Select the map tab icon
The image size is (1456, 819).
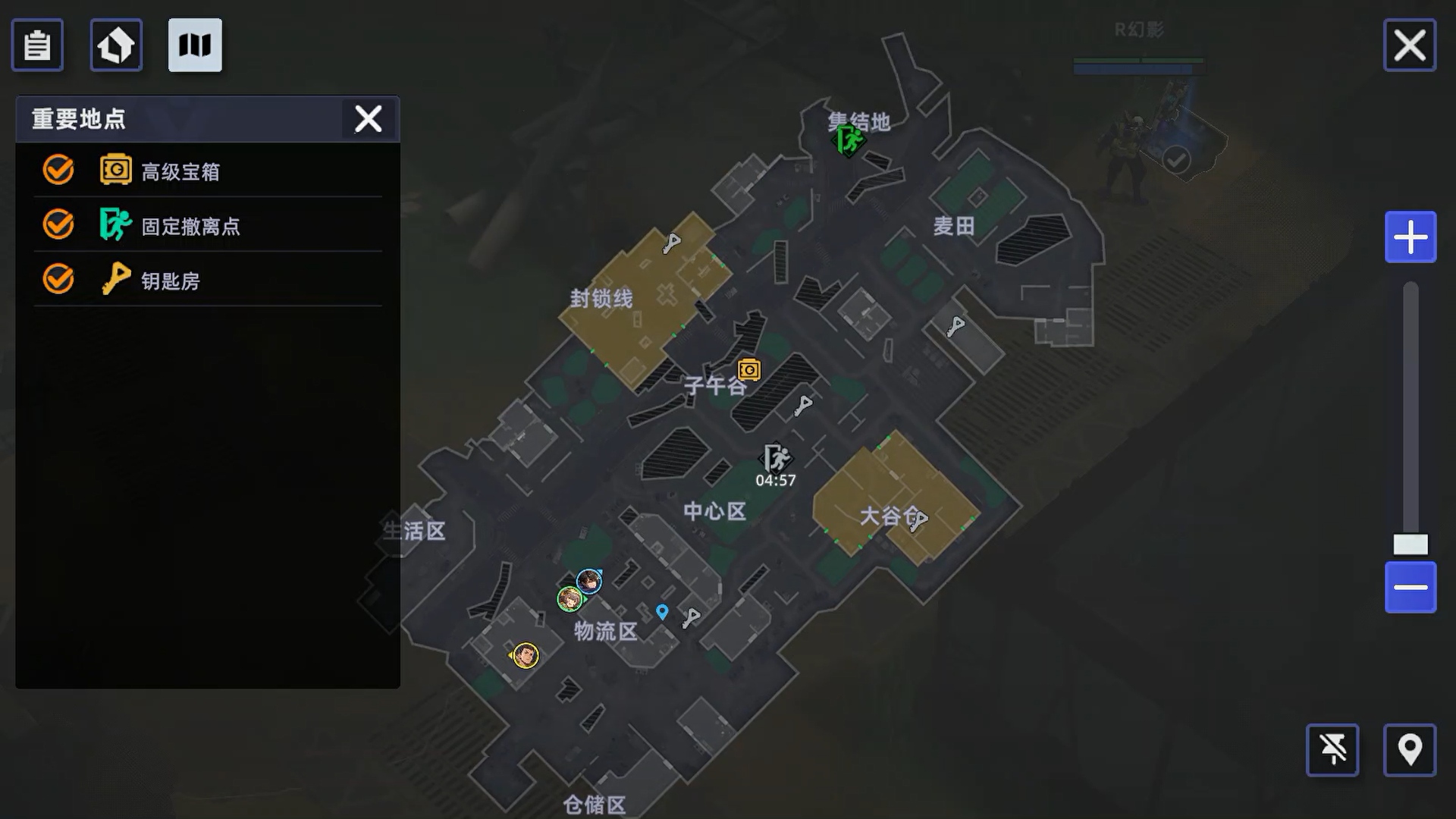[195, 45]
